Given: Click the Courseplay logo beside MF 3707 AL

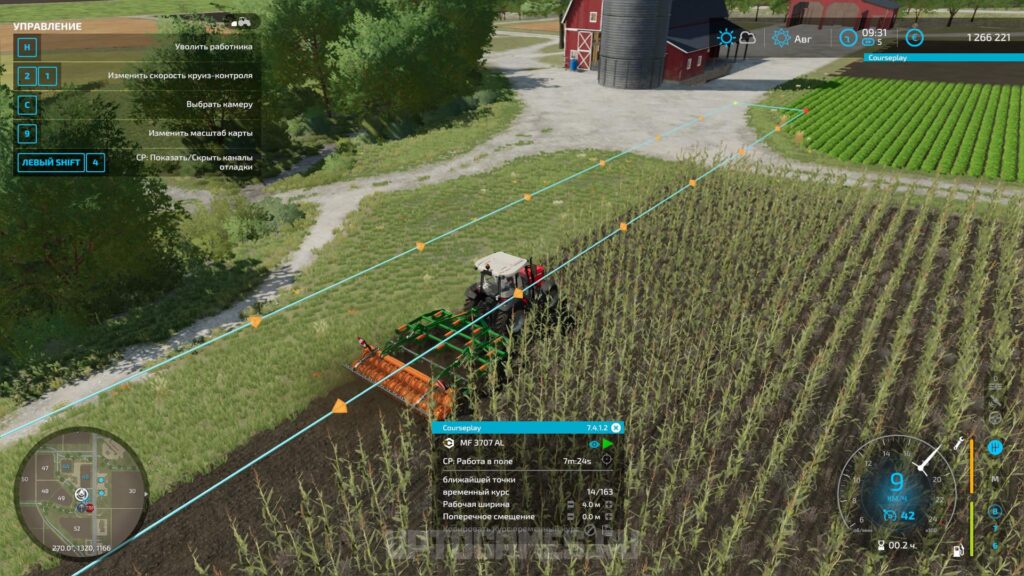Looking at the screenshot, I should pyautogui.click(x=449, y=444).
